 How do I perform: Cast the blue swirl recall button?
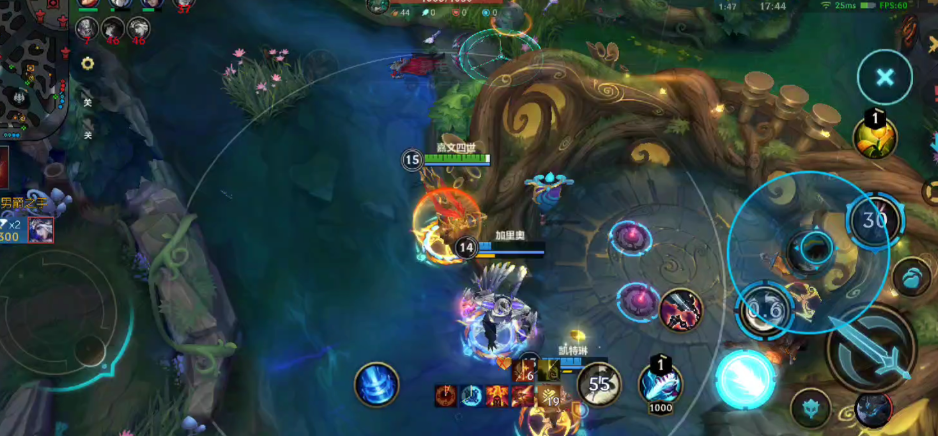point(376,385)
